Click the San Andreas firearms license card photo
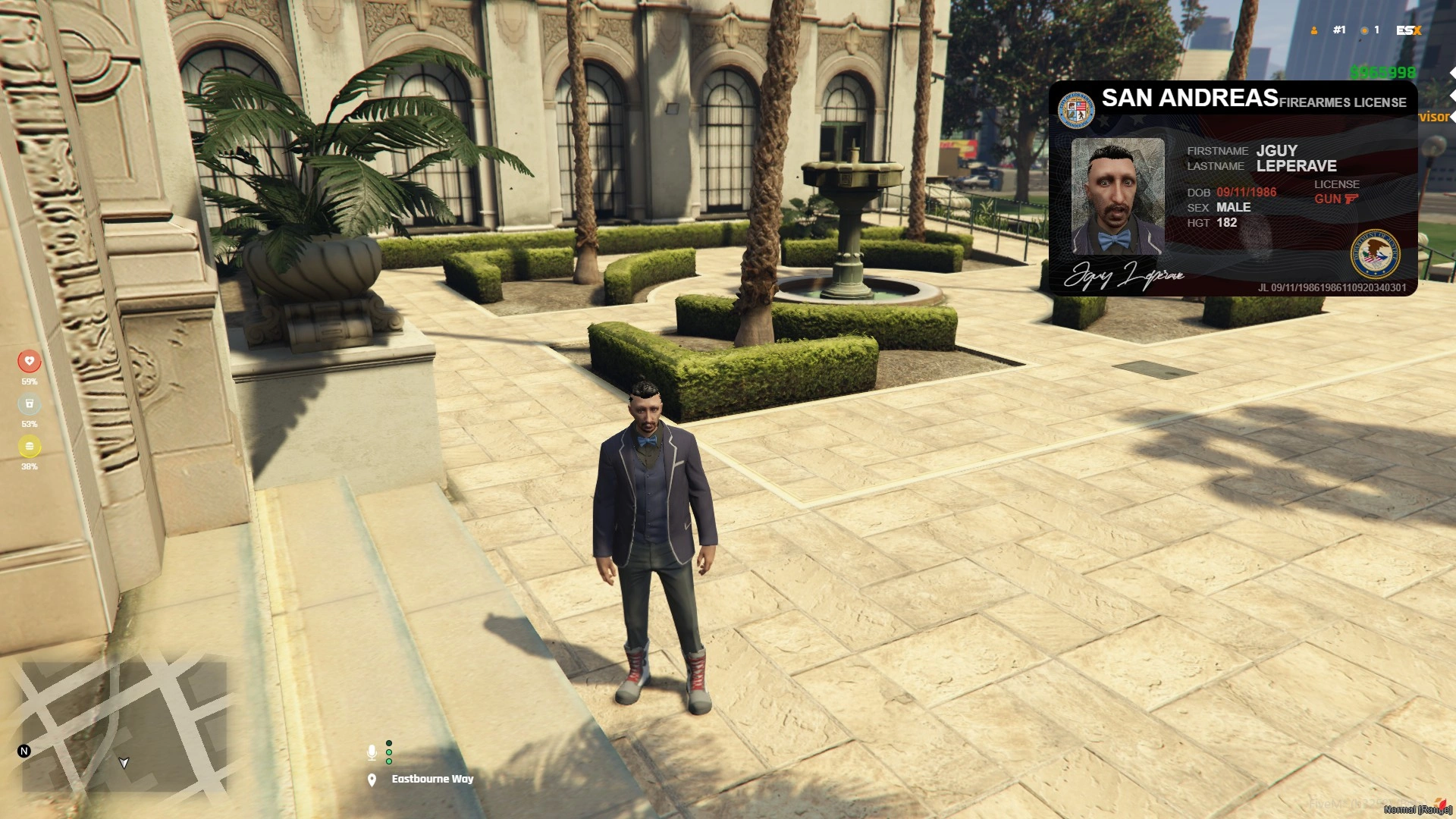 [x=1117, y=196]
